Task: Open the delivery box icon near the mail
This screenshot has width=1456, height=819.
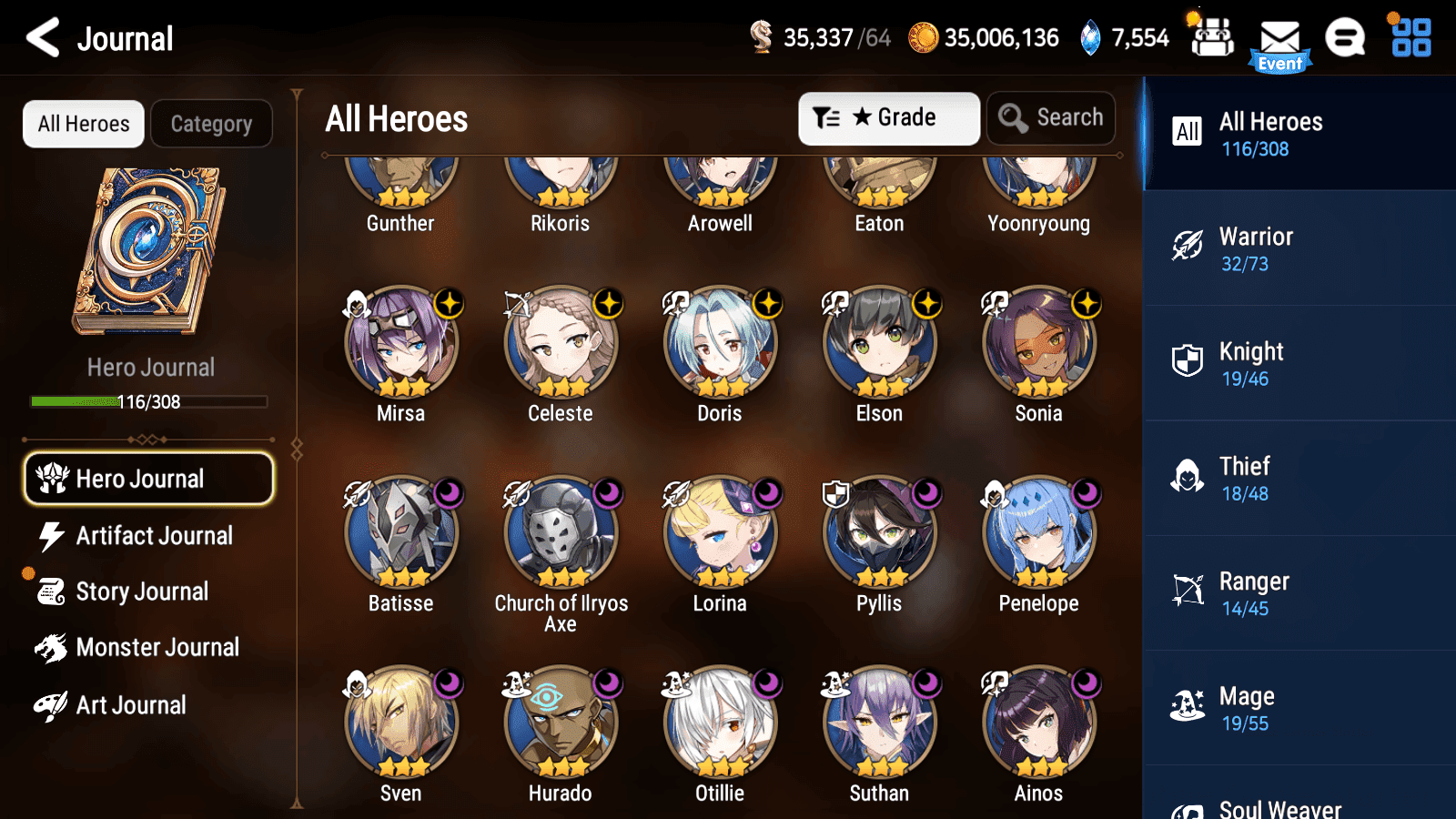Action: click(x=1212, y=38)
